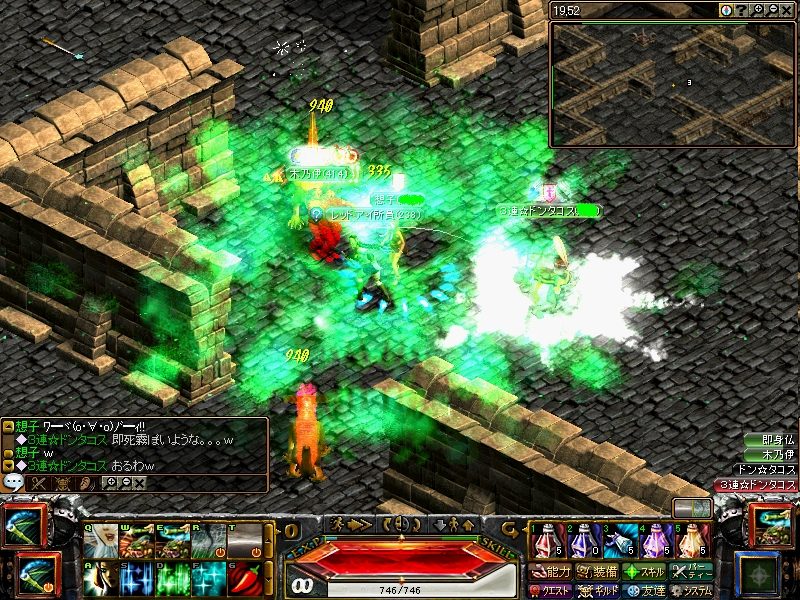
Task: Use the purple potion in belt slot 4
Action: (x=656, y=542)
